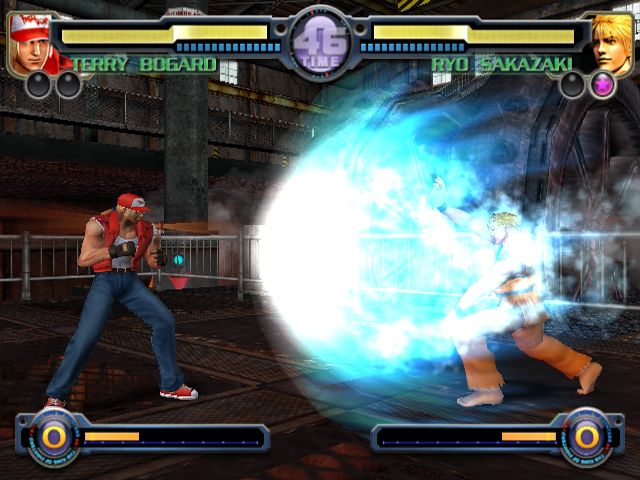640x480 pixels.
Task: Click Ryo Sakazaki's character portrait
Action: 608,44
